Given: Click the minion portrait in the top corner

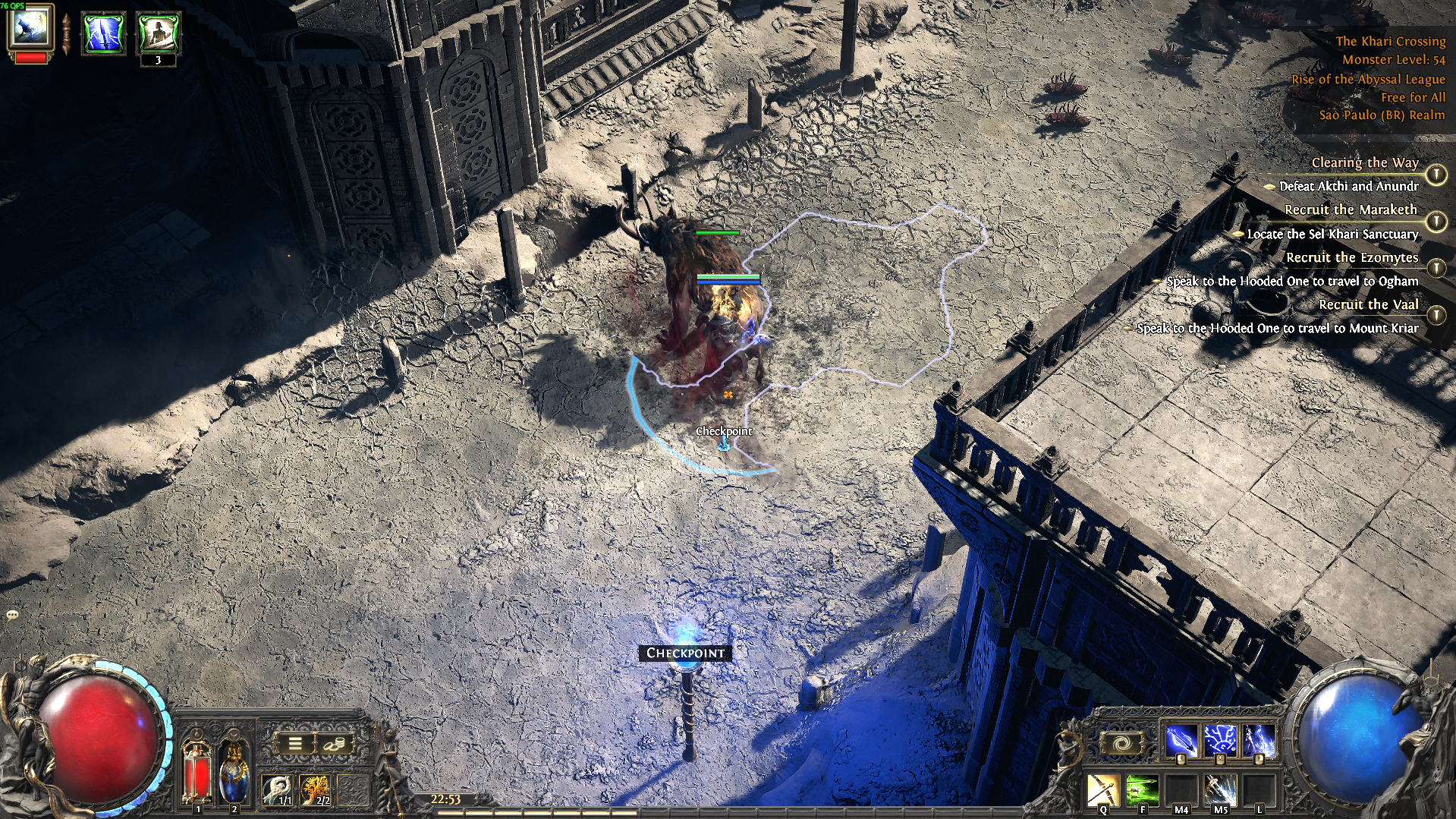Looking at the screenshot, I should (x=30, y=27).
